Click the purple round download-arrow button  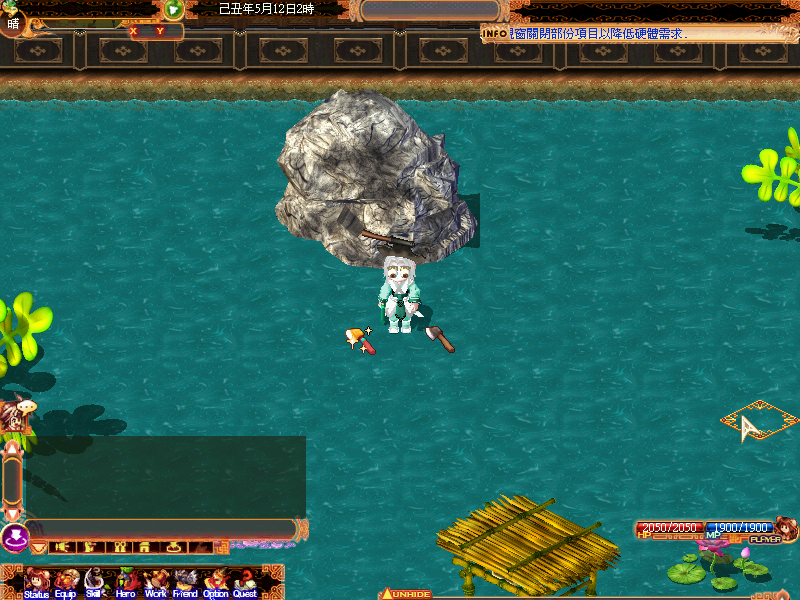pyautogui.click(x=15, y=538)
